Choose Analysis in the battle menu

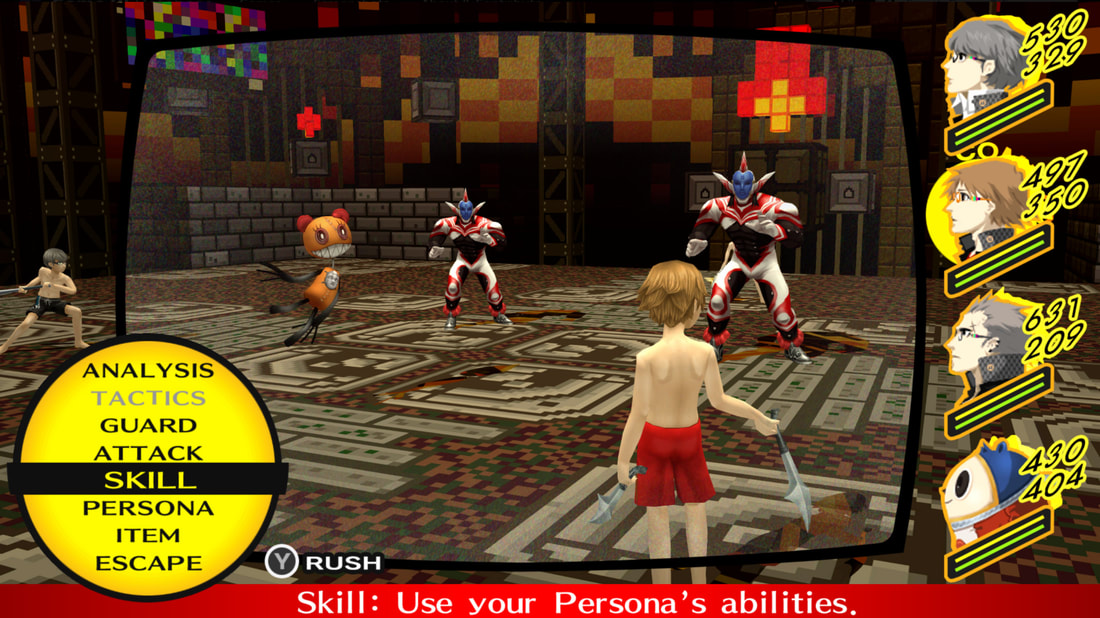(x=148, y=371)
